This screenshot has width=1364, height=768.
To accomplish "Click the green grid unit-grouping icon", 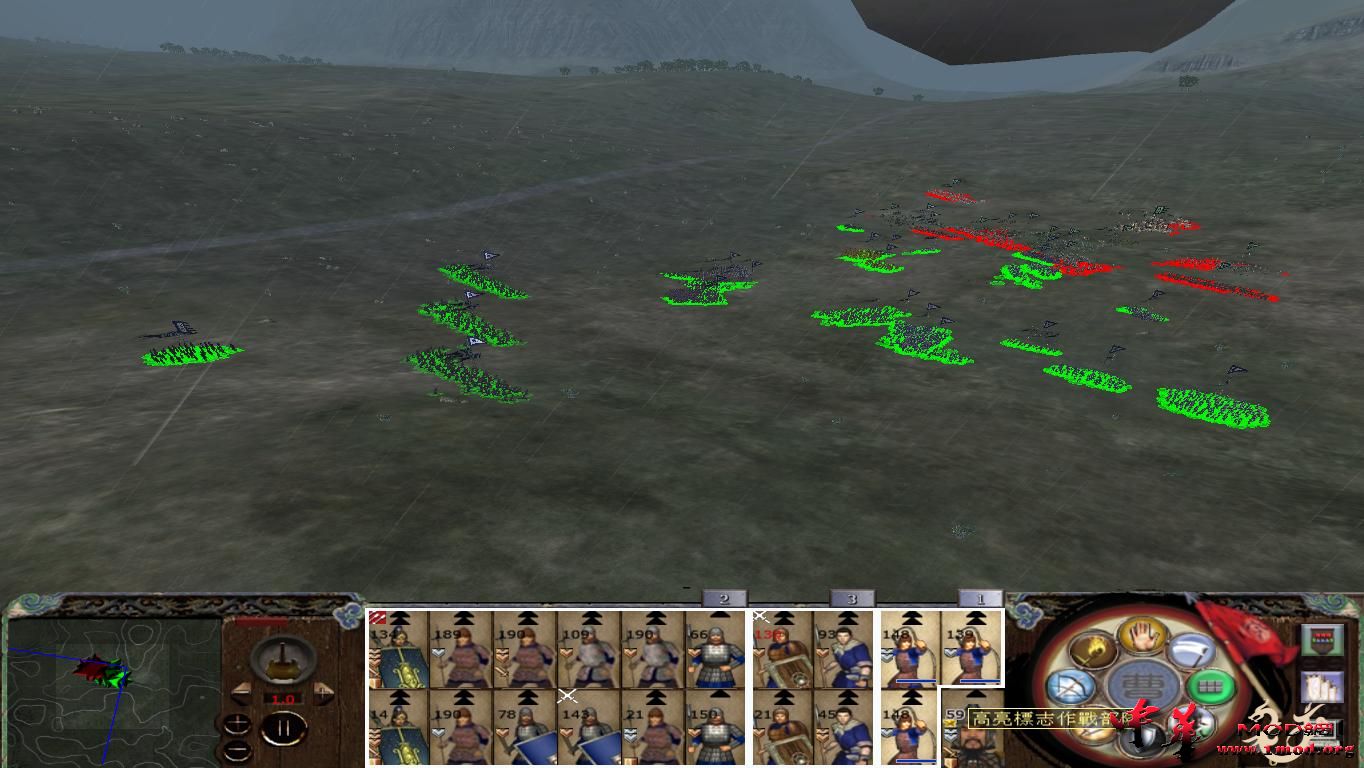I will [1210, 685].
